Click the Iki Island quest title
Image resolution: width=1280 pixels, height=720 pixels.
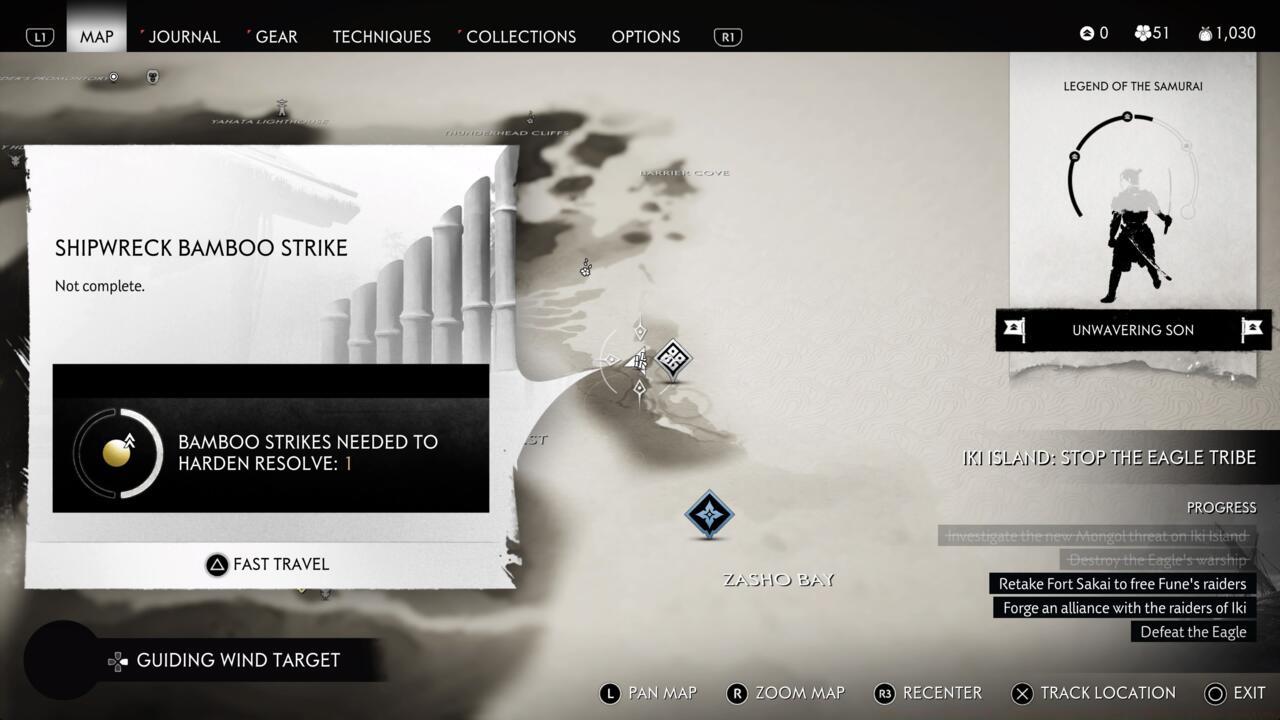point(1108,457)
